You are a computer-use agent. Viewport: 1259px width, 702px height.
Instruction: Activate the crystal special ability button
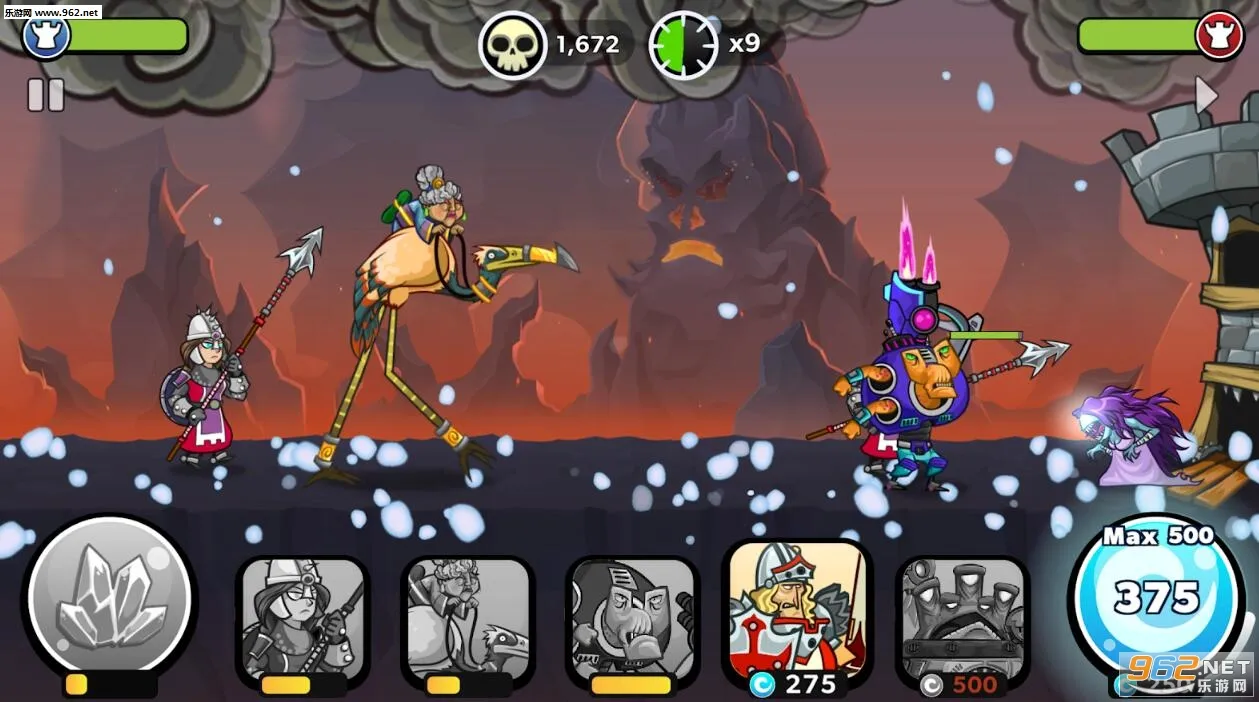click(x=109, y=597)
